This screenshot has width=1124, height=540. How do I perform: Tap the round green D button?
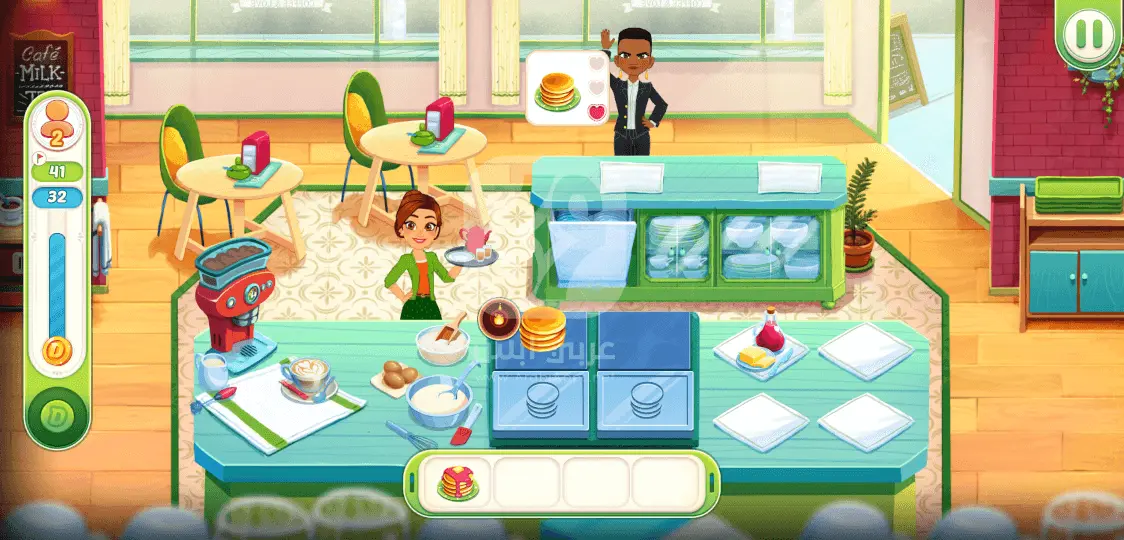57,415
